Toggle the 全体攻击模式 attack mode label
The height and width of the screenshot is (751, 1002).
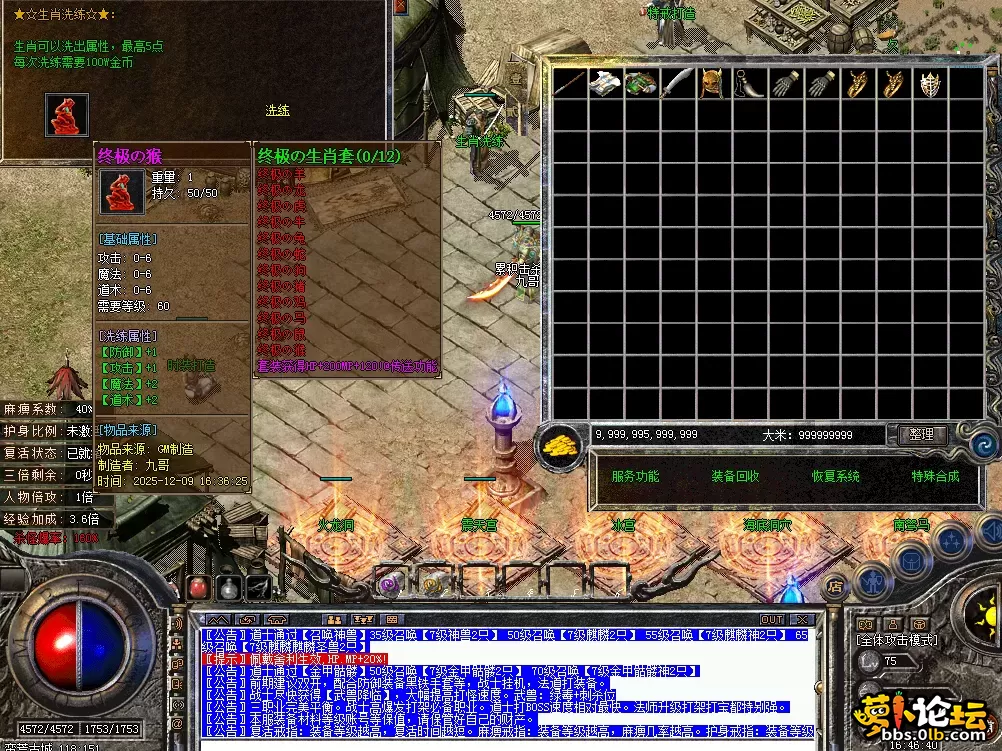coord(896,640)
